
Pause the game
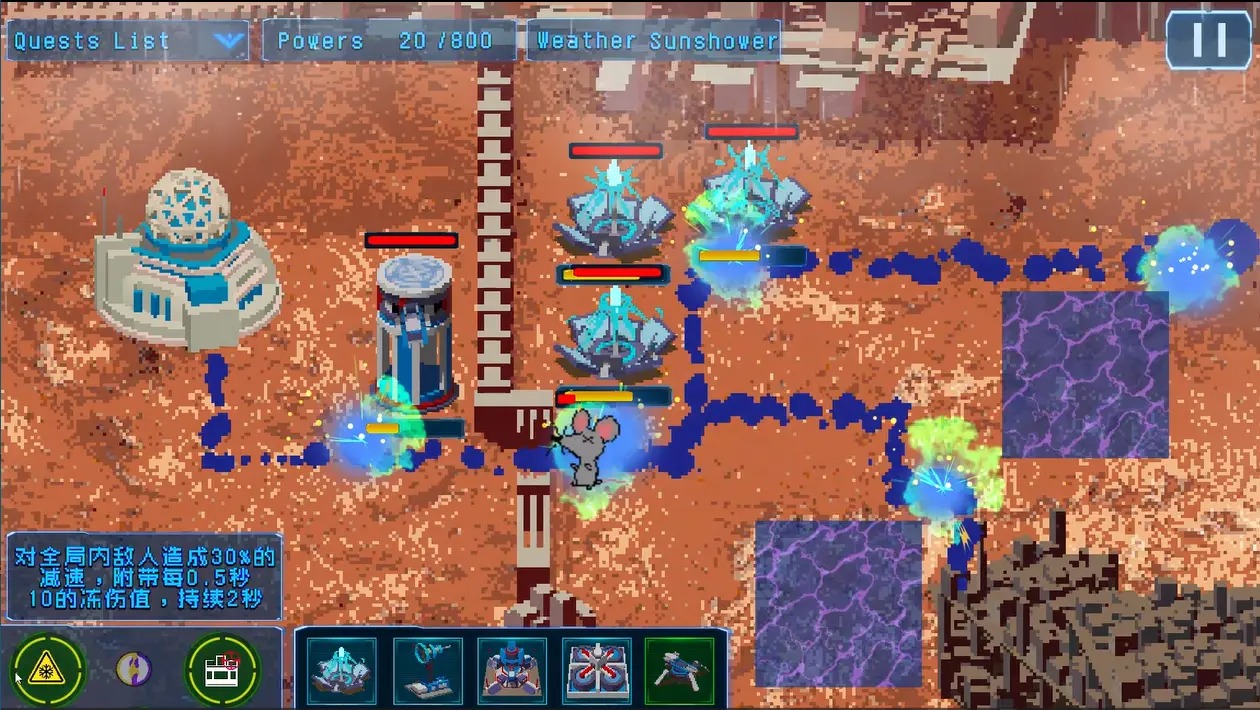click(x=1209, y=40)
